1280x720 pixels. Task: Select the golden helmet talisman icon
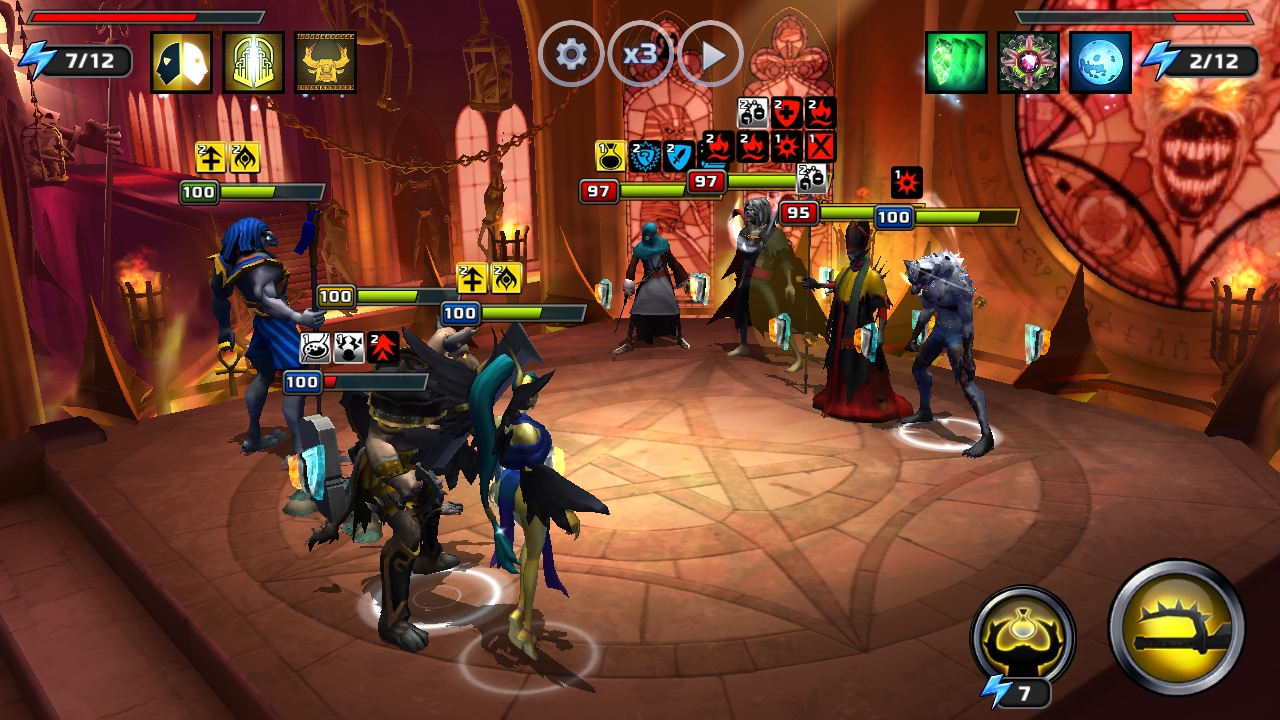(x=254, y=62)
